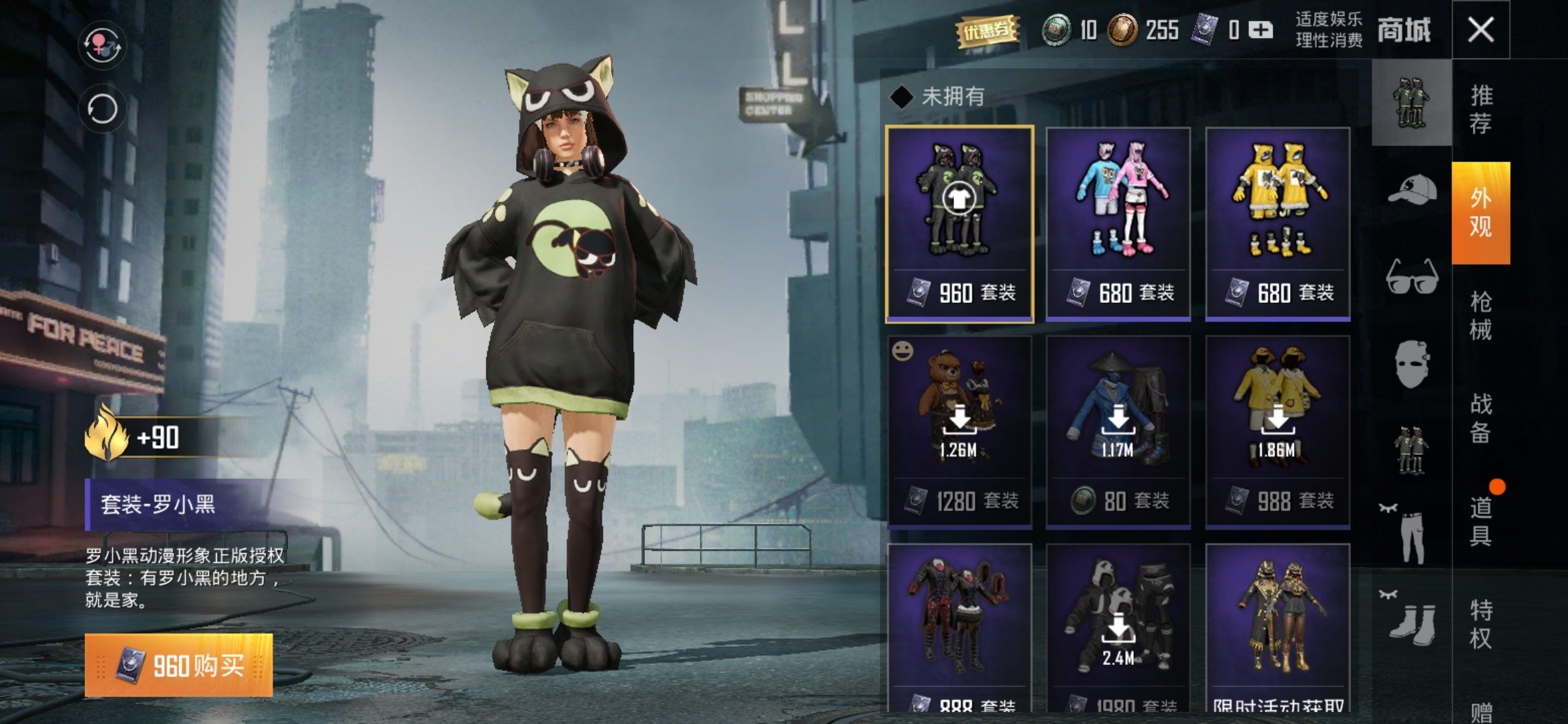Open the 枪械 firearms tab
The width and height of the screenshot is (1568, 724).
click(1481, 316)
